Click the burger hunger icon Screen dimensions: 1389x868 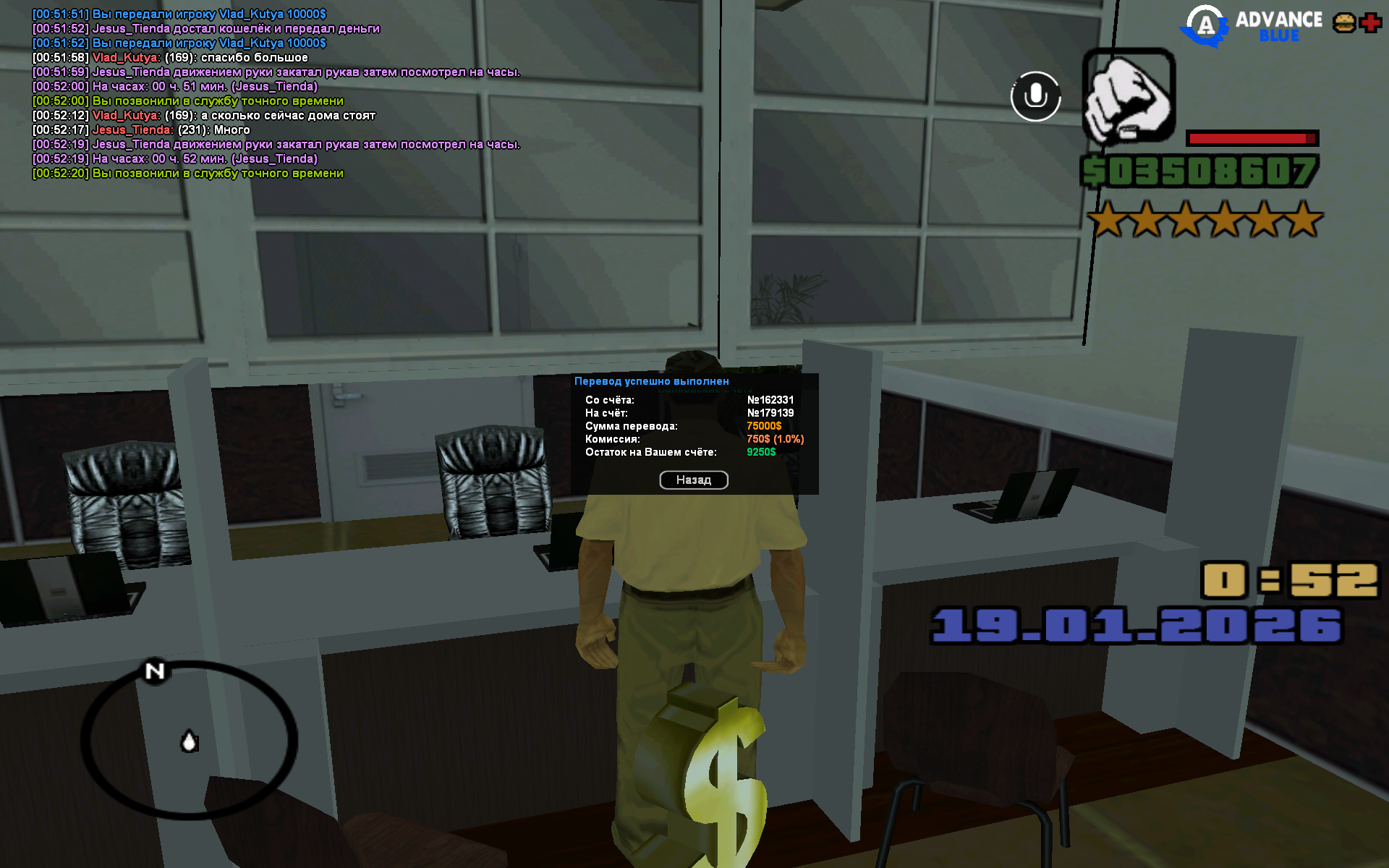[1344, 23]
